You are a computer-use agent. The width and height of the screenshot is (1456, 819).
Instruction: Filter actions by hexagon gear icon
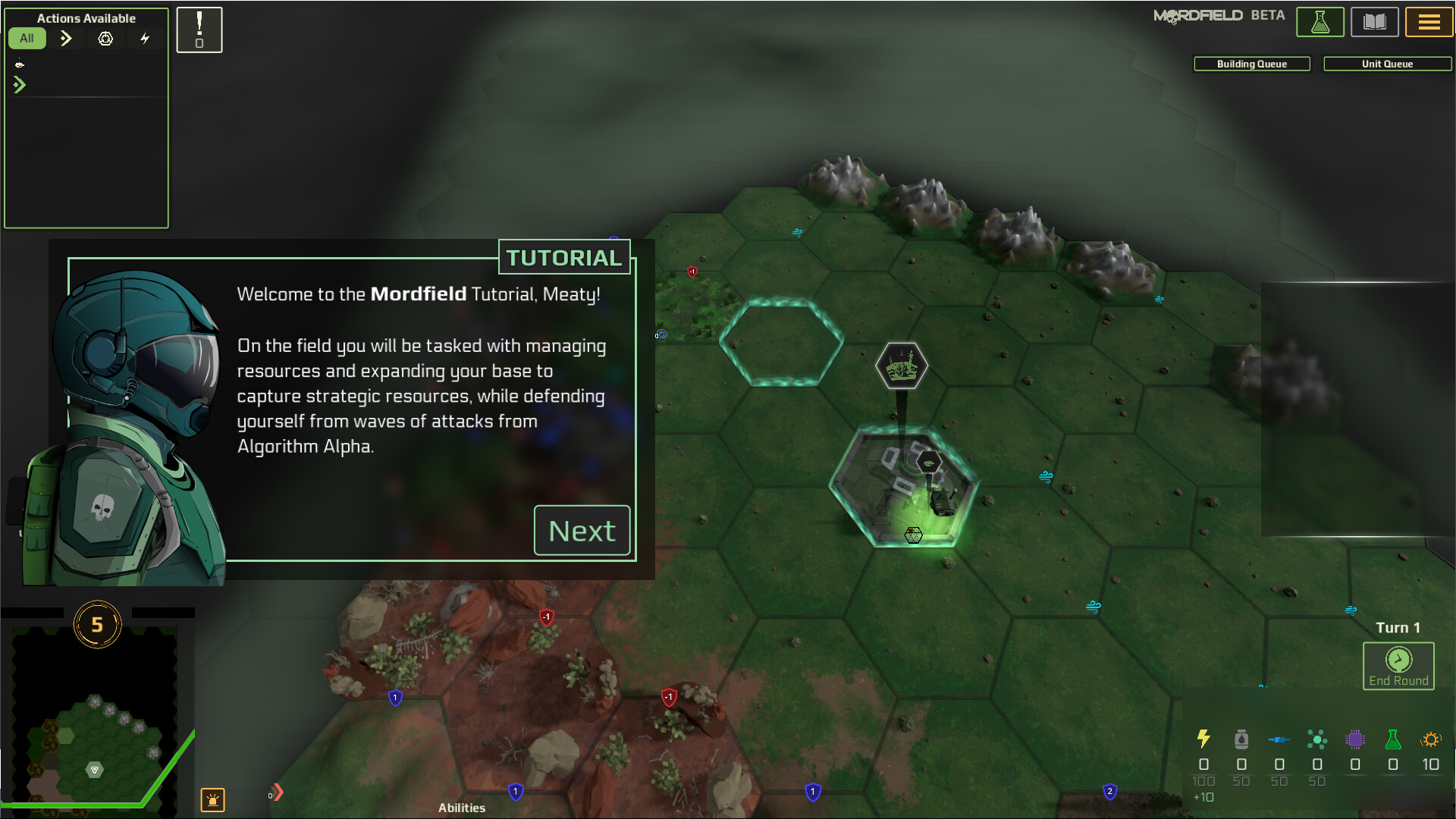pos(105,38)
